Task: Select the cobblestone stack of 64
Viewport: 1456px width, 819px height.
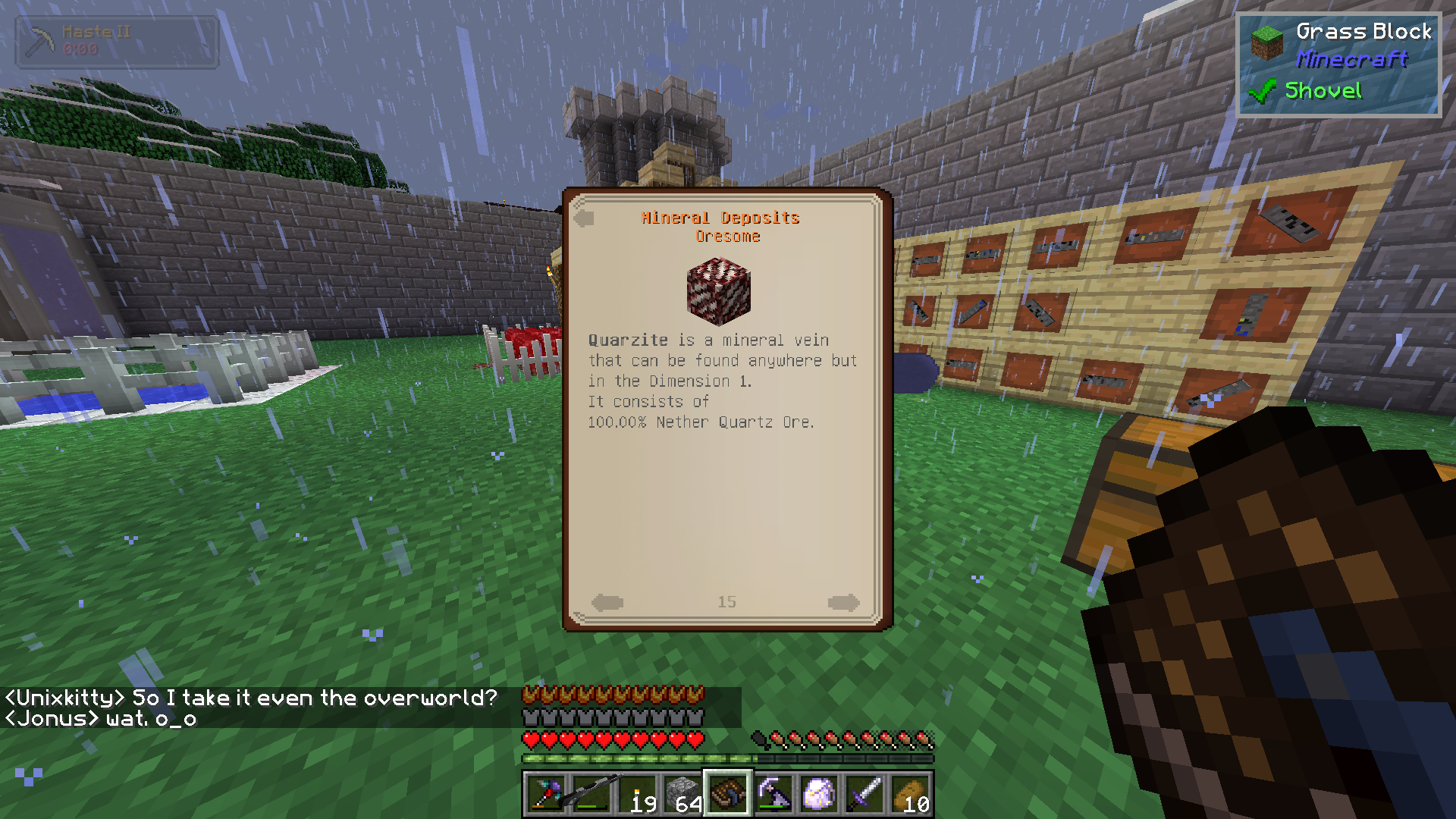Action: tap(682, 794)
